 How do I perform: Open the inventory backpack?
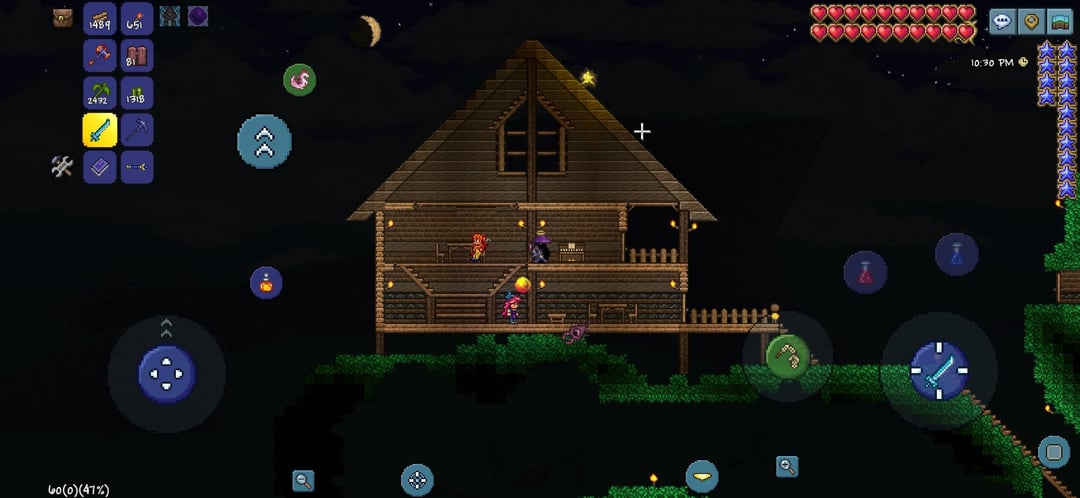click(x=63, y=17)
